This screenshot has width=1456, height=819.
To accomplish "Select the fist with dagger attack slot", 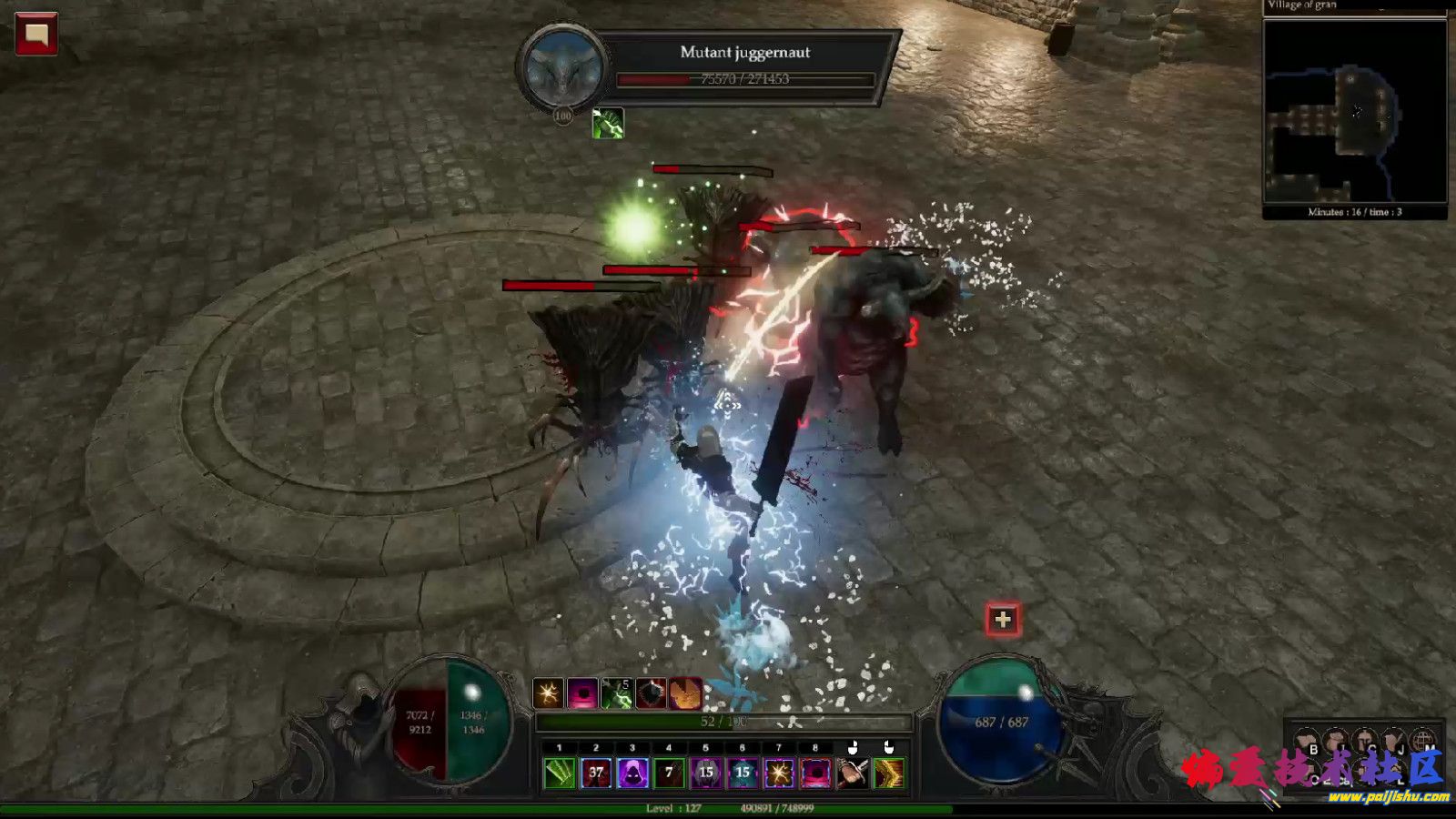I will 852,773.
